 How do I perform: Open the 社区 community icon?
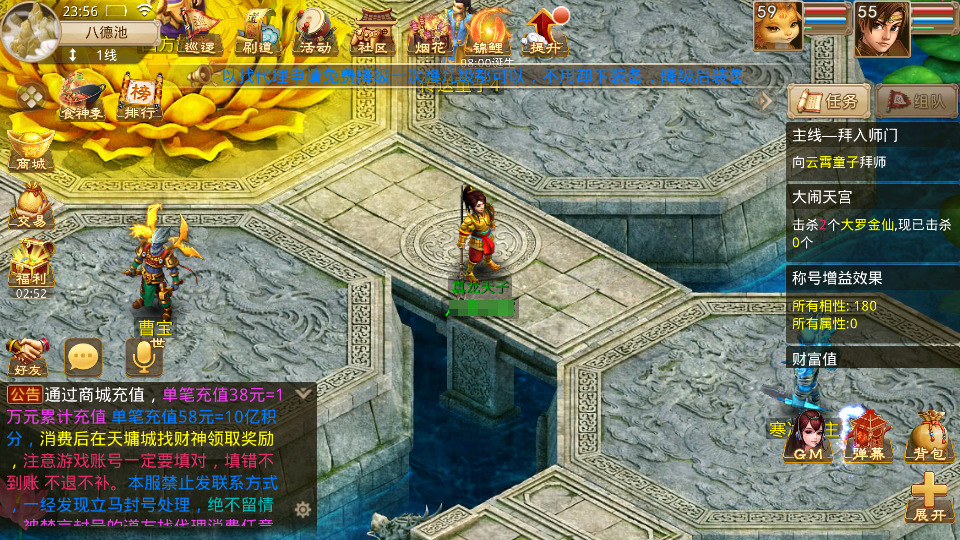click(373, 32)
